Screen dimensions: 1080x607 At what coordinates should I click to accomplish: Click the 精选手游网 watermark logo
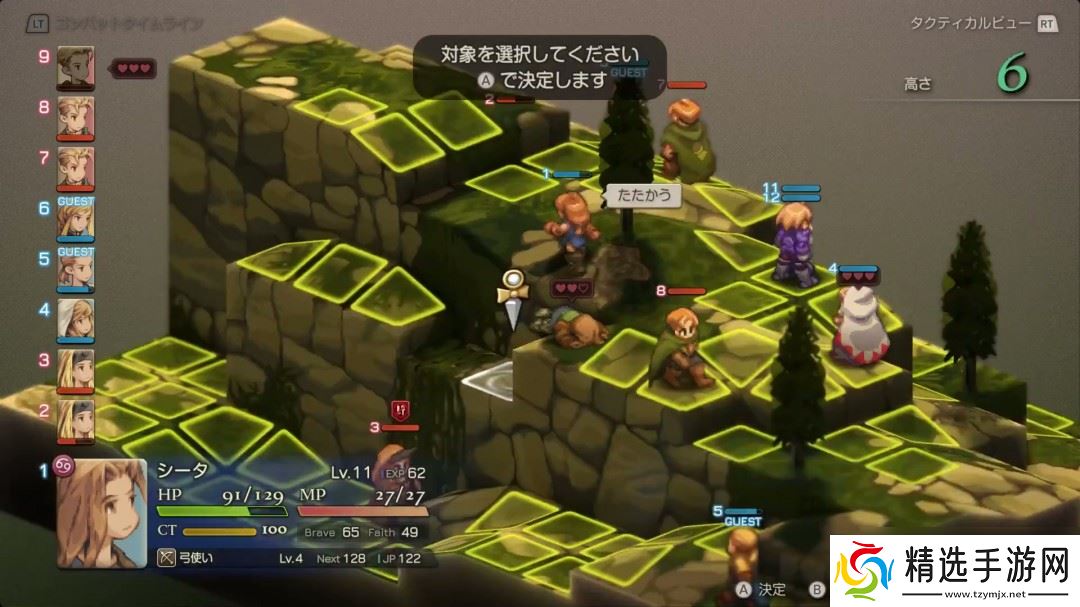tap(953, 569)
